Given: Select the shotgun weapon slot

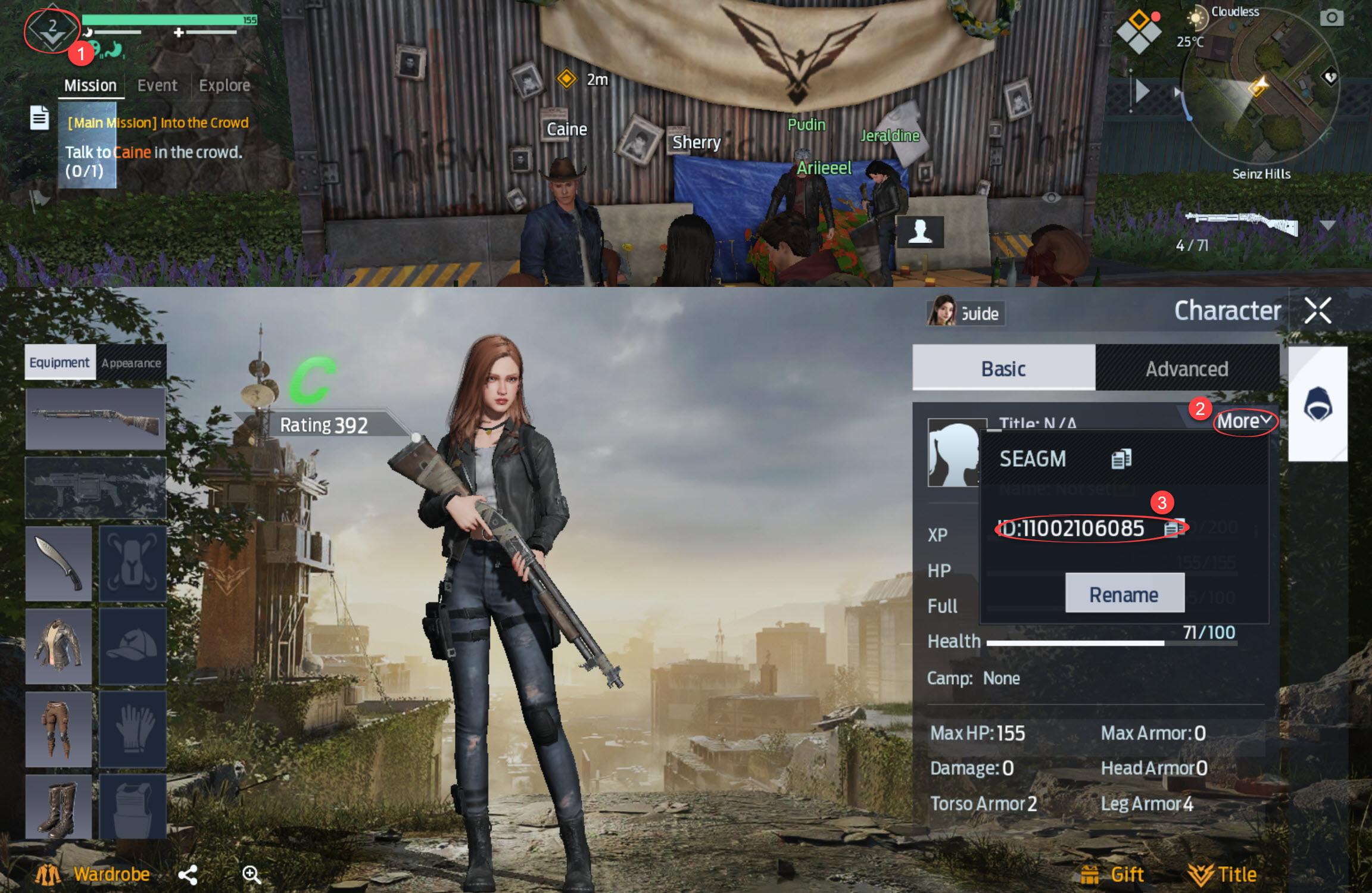Looking at the screenshot, I should pyautogui.click(x=95, y=419).
